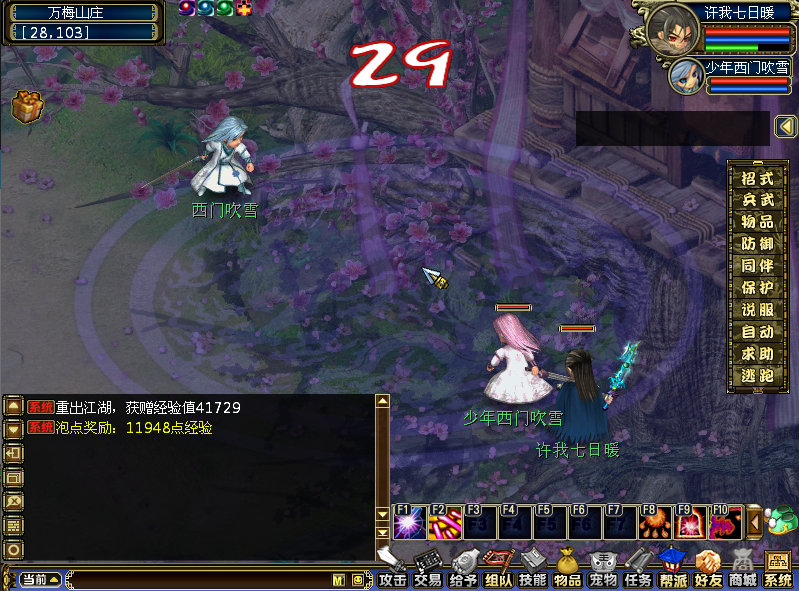This screenshot has width=799, height=591.
Task: Use the F8 orange paw skill
Action: coord(654,522)
